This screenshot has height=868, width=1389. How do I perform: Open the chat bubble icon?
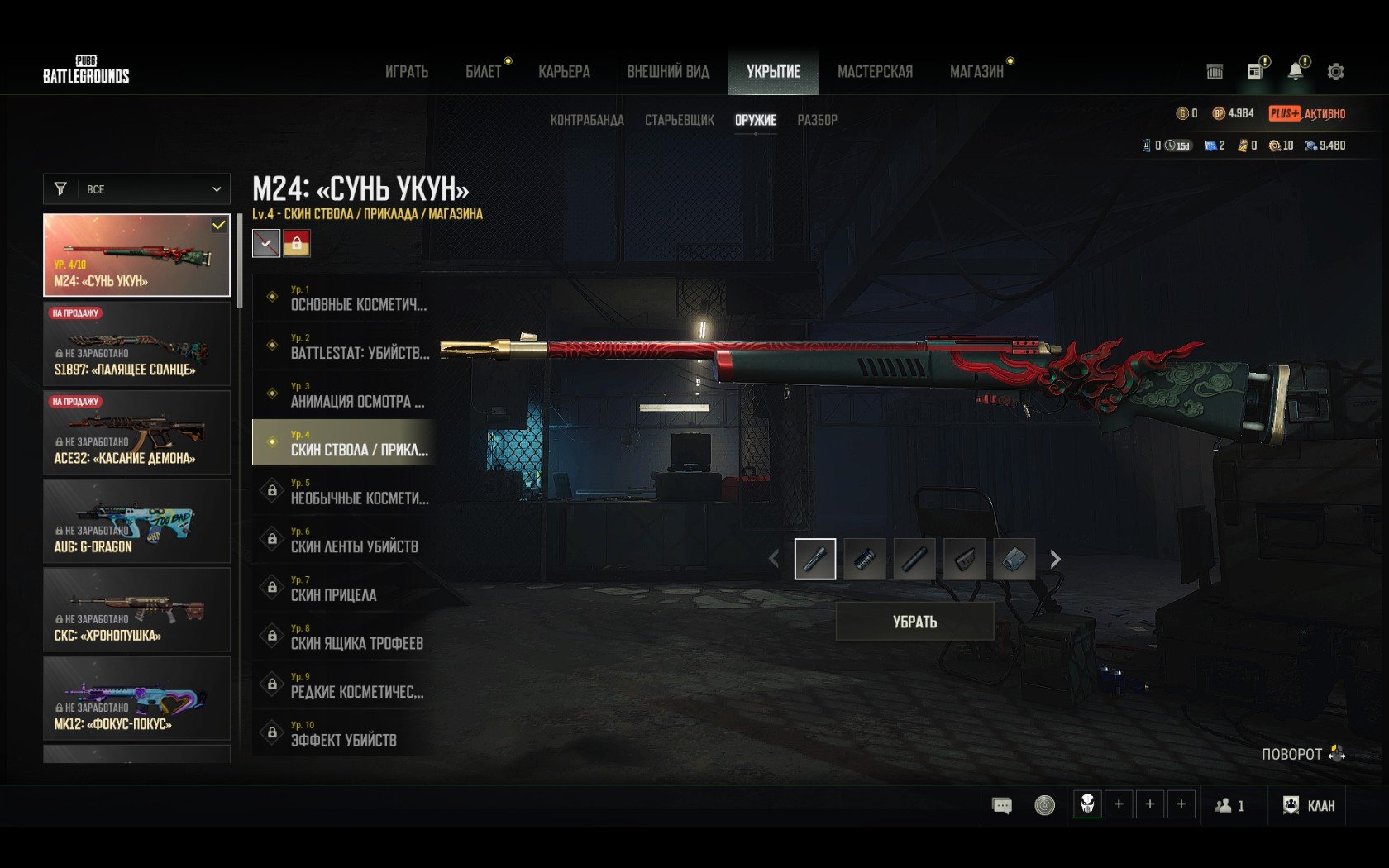click(1002, 805)
